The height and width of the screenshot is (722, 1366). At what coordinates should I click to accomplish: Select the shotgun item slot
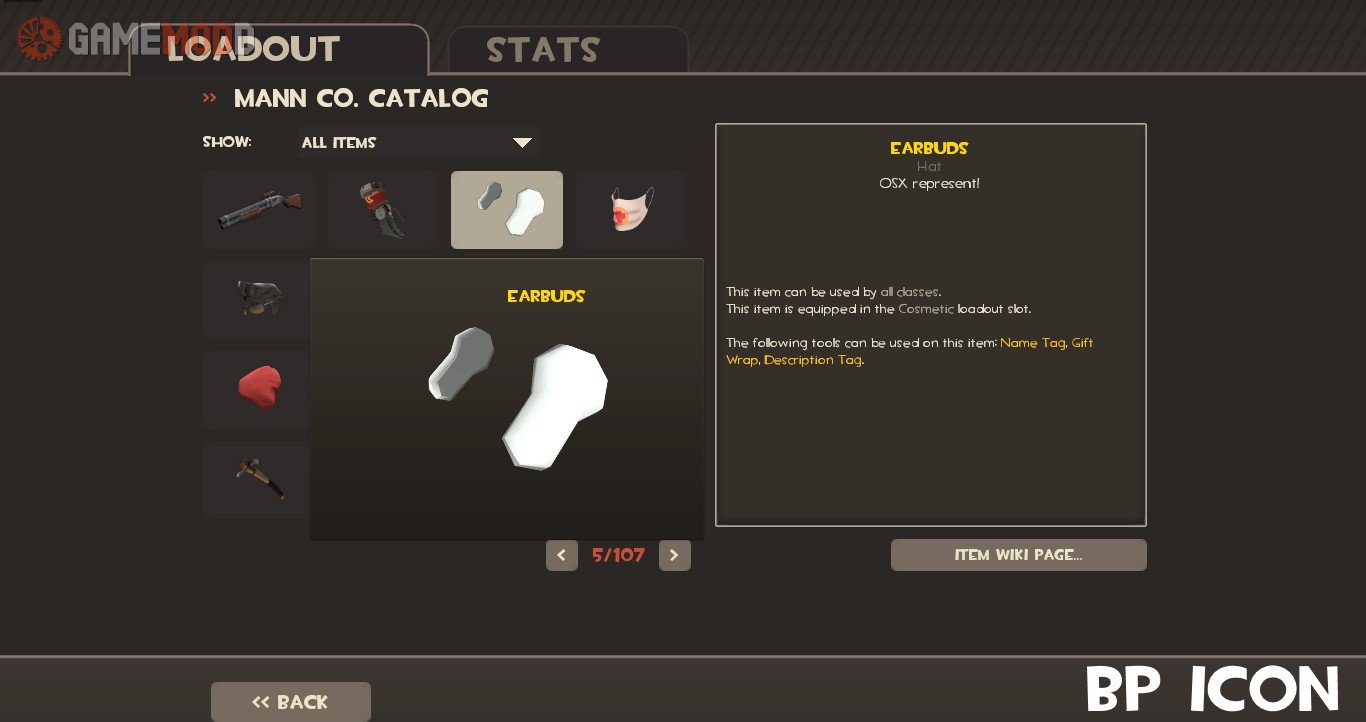pyautogui.click(x=259, y=210)
